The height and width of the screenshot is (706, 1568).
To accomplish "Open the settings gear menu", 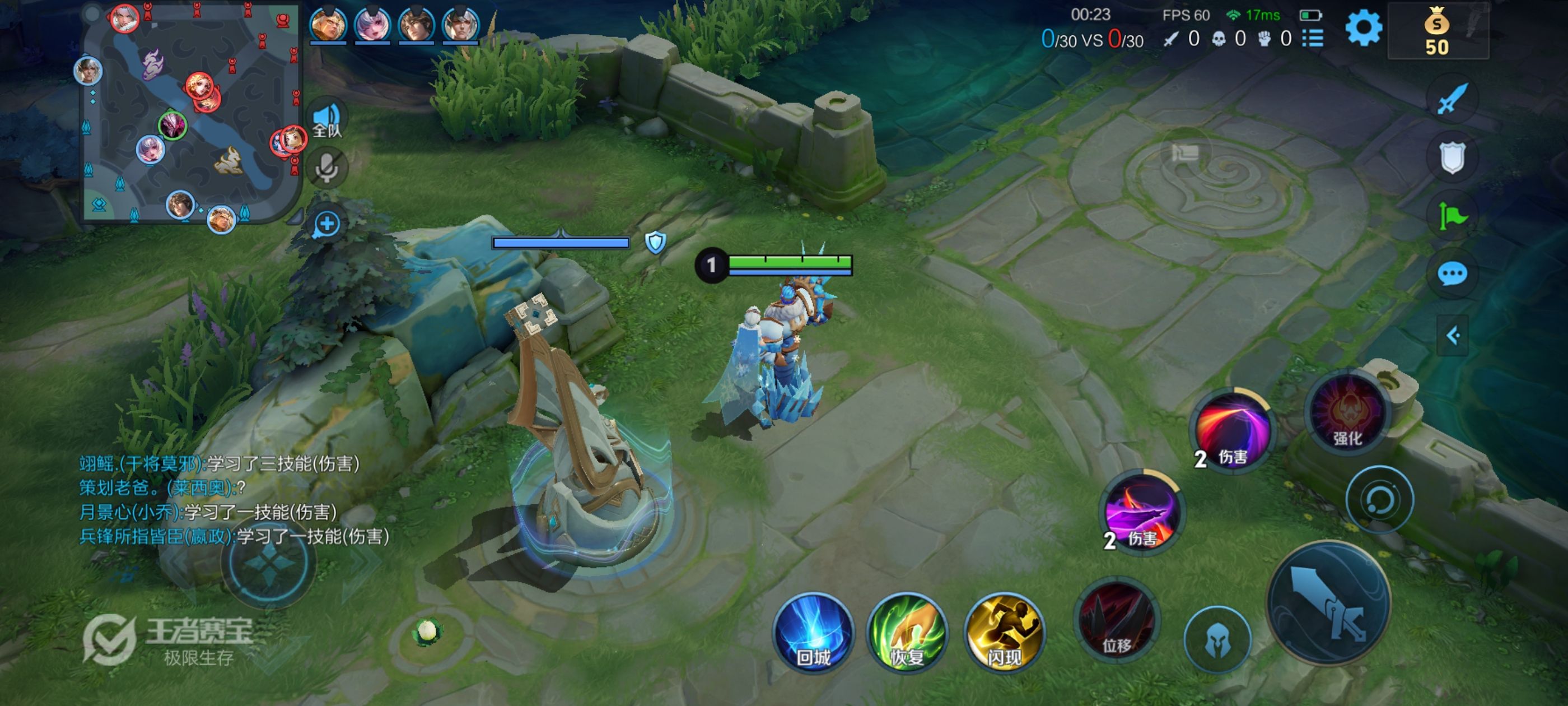I will pyautogui.click(x=1363, y=28).
